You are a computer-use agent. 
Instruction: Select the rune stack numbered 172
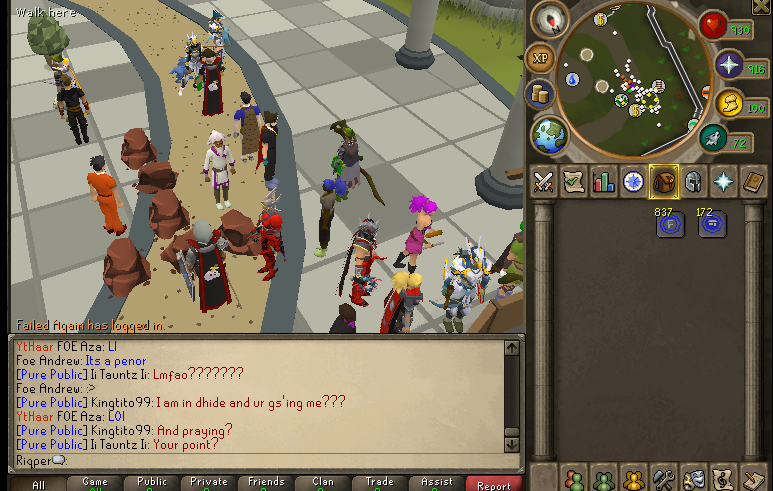click(712, 223)
